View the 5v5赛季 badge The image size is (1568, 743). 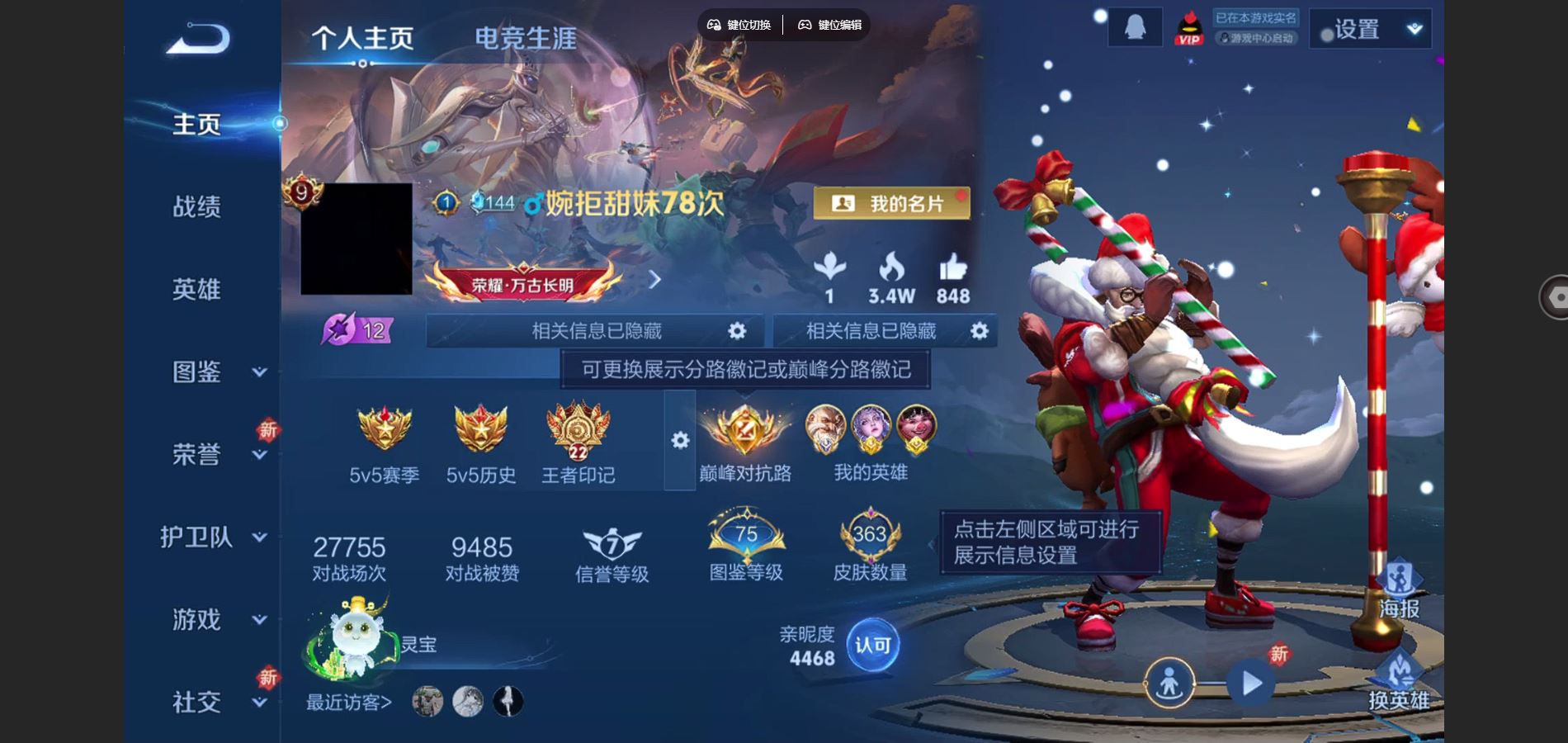pyautogui.click(x=384, y=443)
